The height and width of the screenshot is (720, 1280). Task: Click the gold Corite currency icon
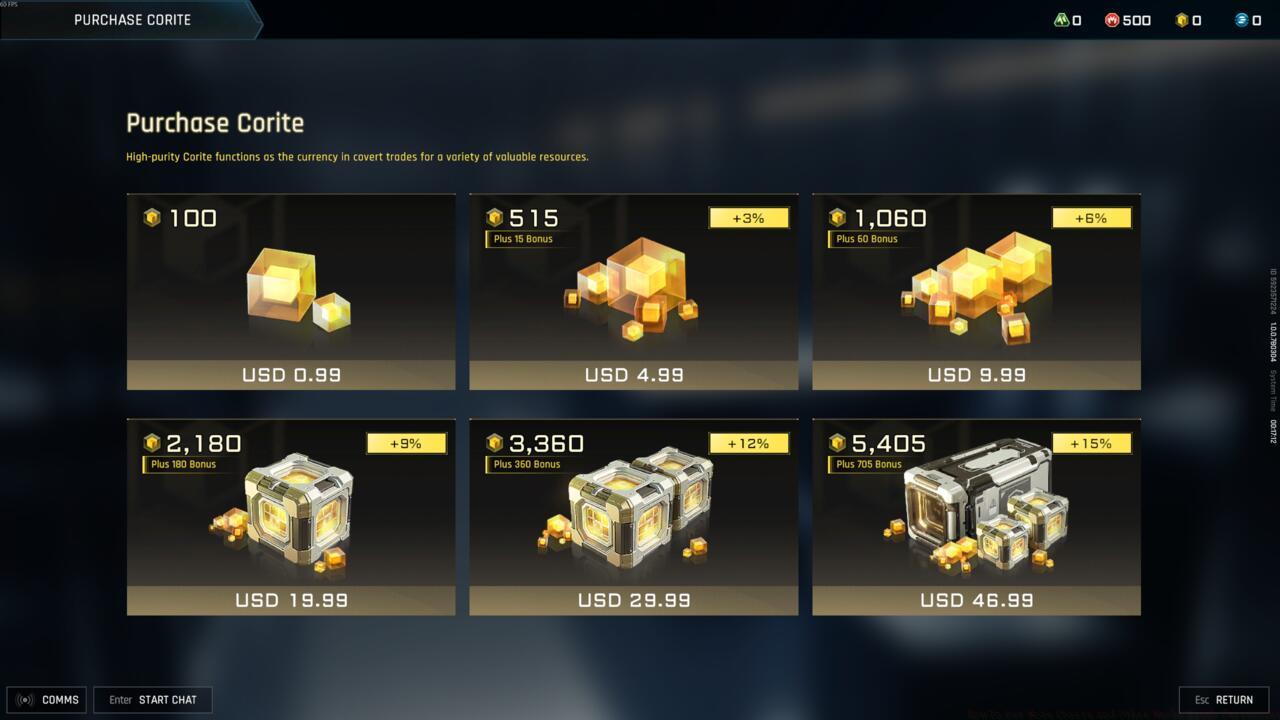1181,20
